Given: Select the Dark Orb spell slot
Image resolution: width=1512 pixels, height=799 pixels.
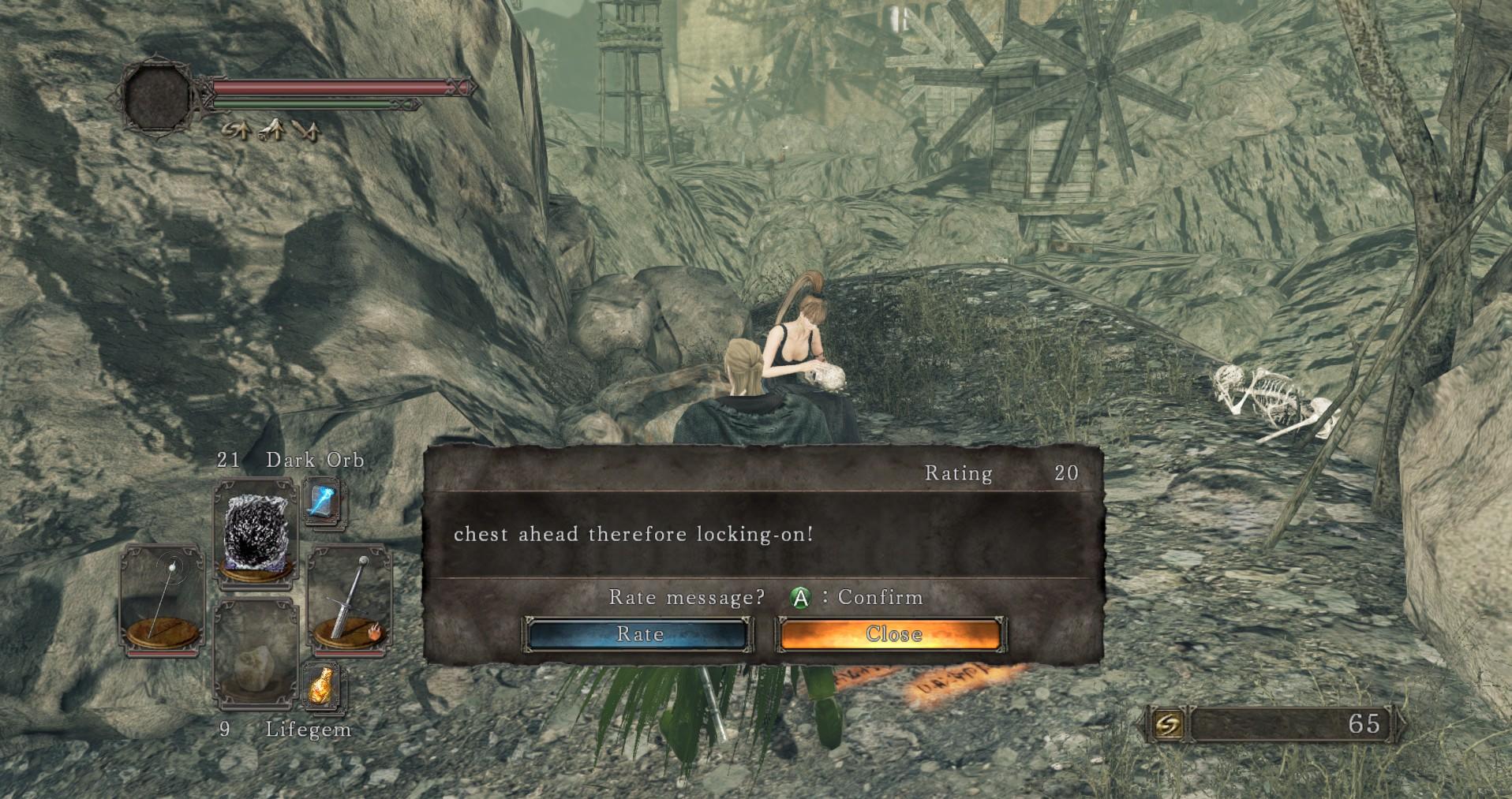Looking at the screenshot, I should (256, 532).
